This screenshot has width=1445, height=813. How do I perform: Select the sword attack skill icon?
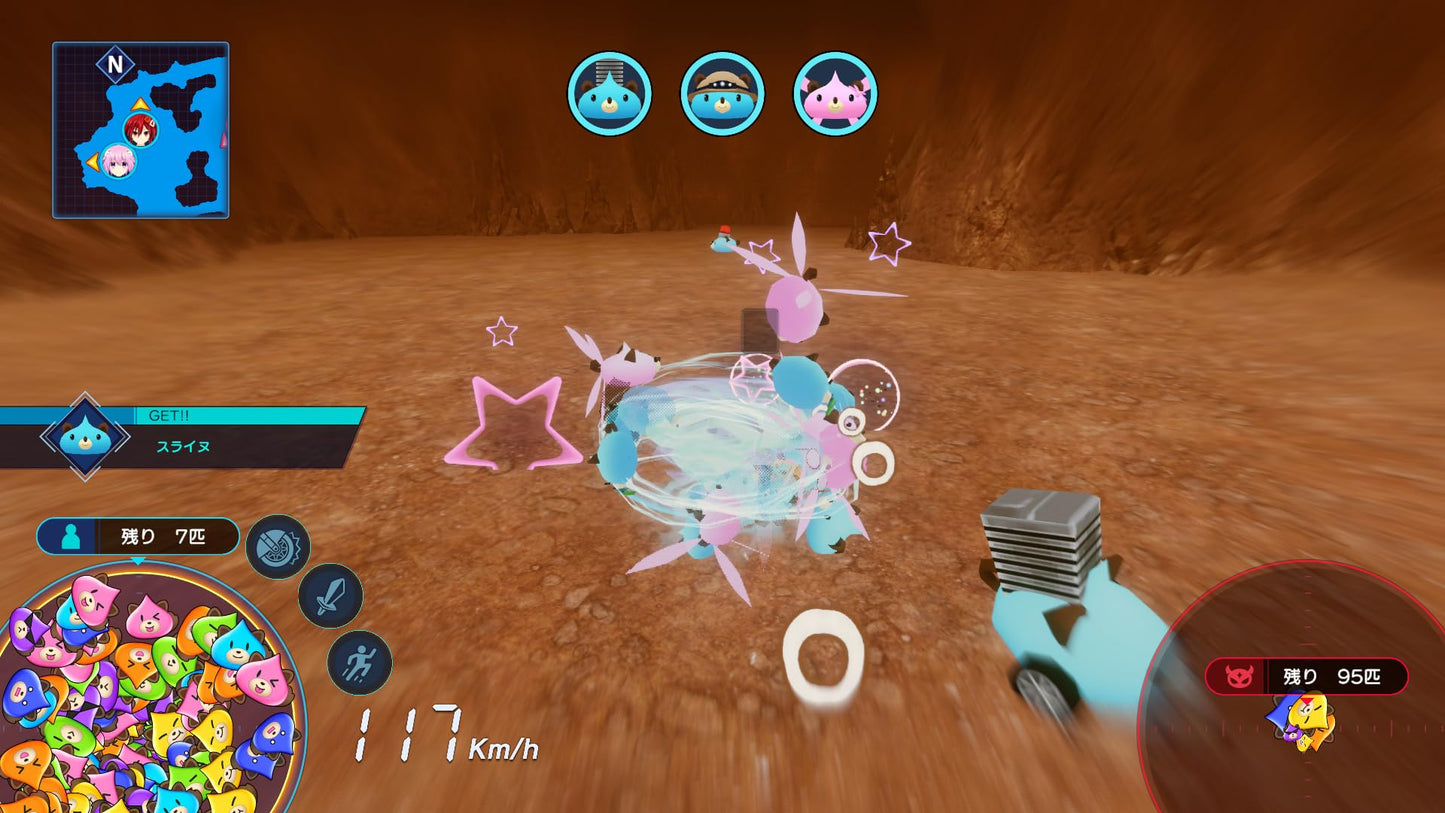tap(331, 597)
